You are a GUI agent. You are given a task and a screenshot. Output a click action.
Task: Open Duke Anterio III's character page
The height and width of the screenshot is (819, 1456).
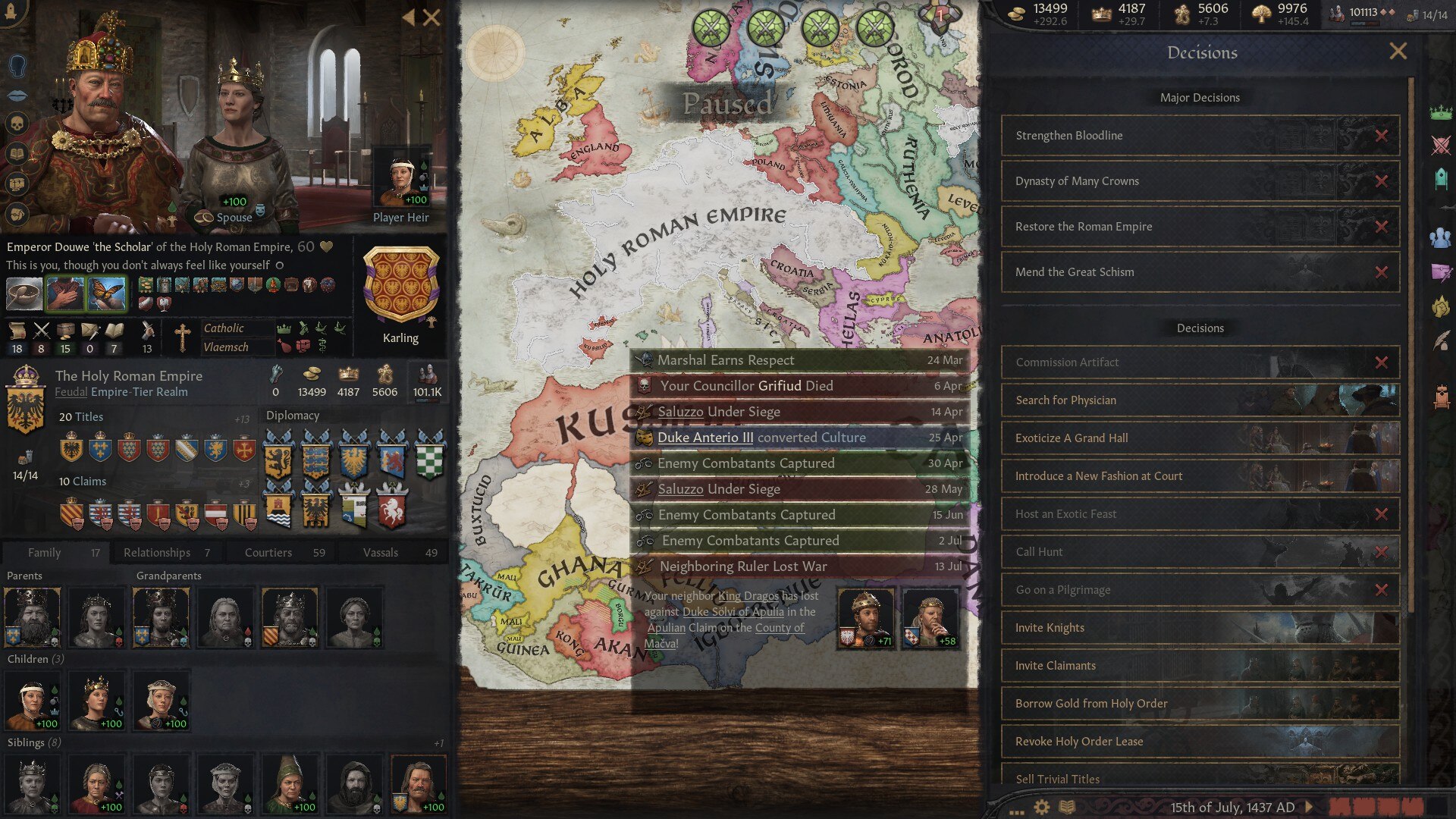(705, 438)
